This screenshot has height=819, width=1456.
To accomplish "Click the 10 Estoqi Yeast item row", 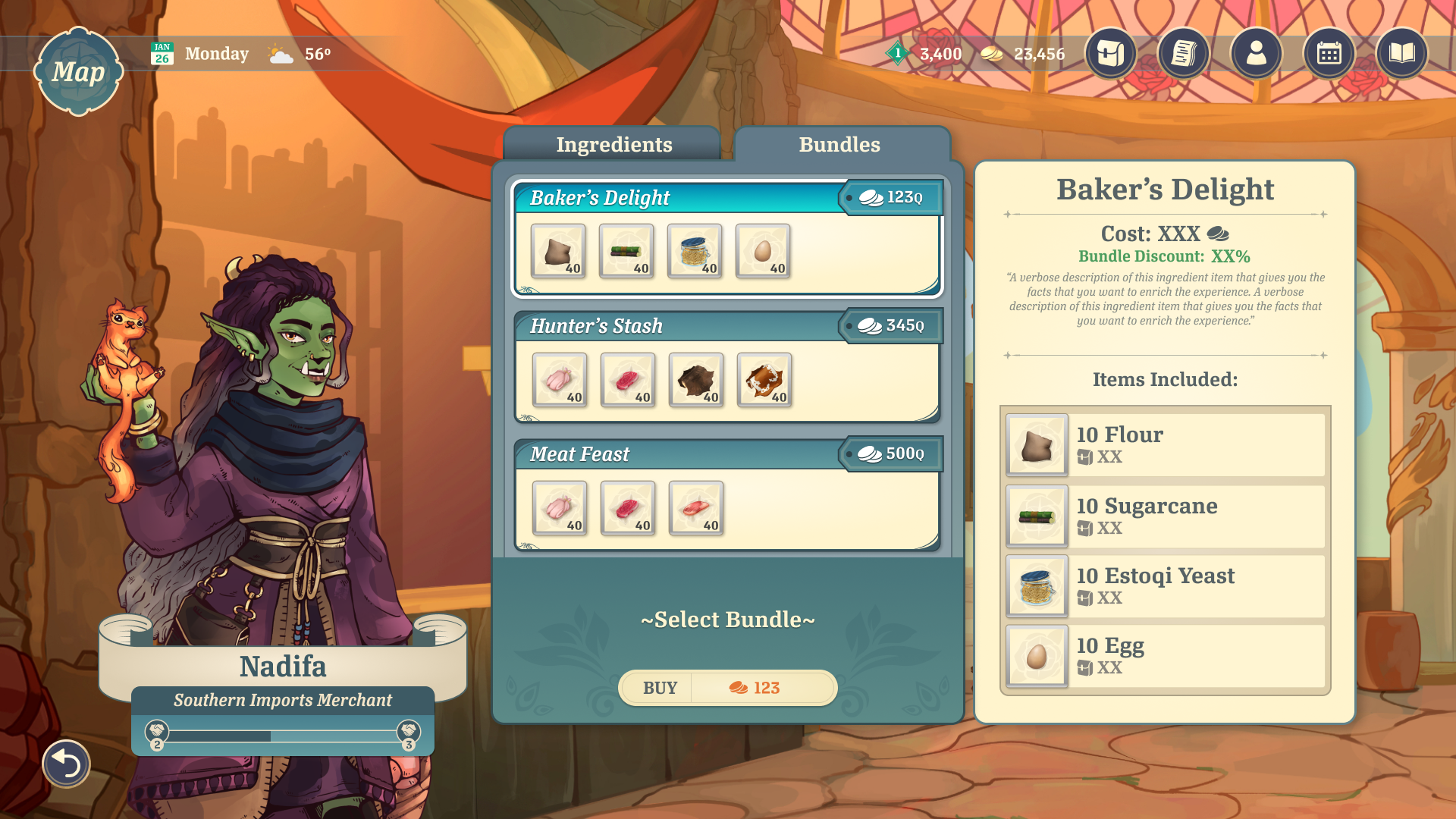I will (x=1165, y=586).
